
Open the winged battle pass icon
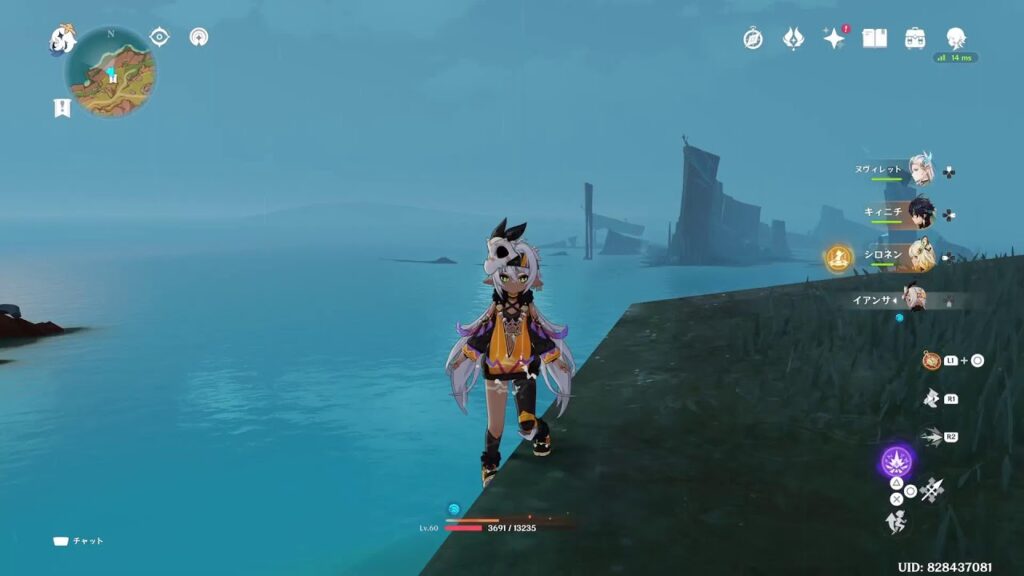pyautogui.click(x=793, y=39)
